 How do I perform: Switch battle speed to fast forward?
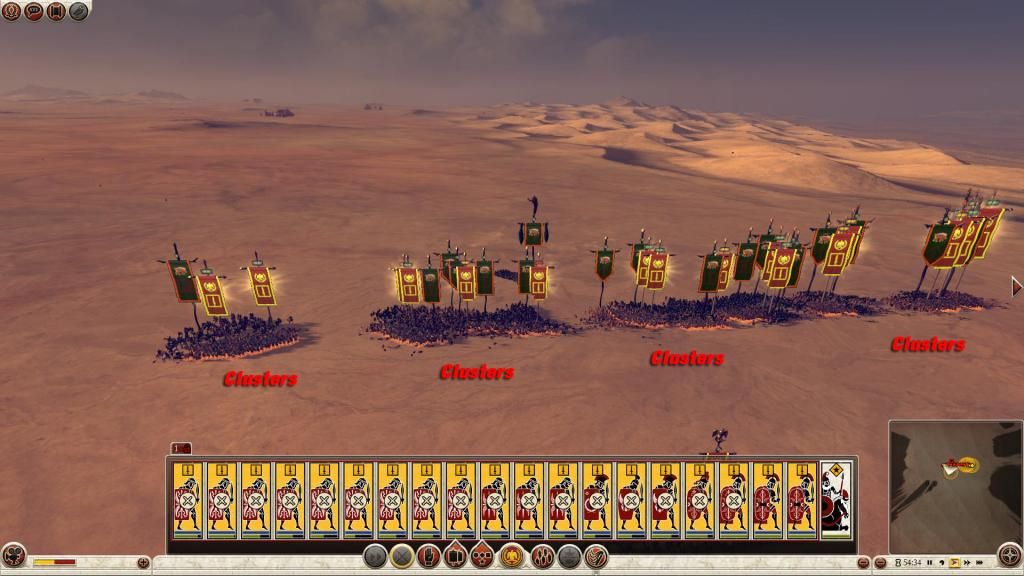967,563
